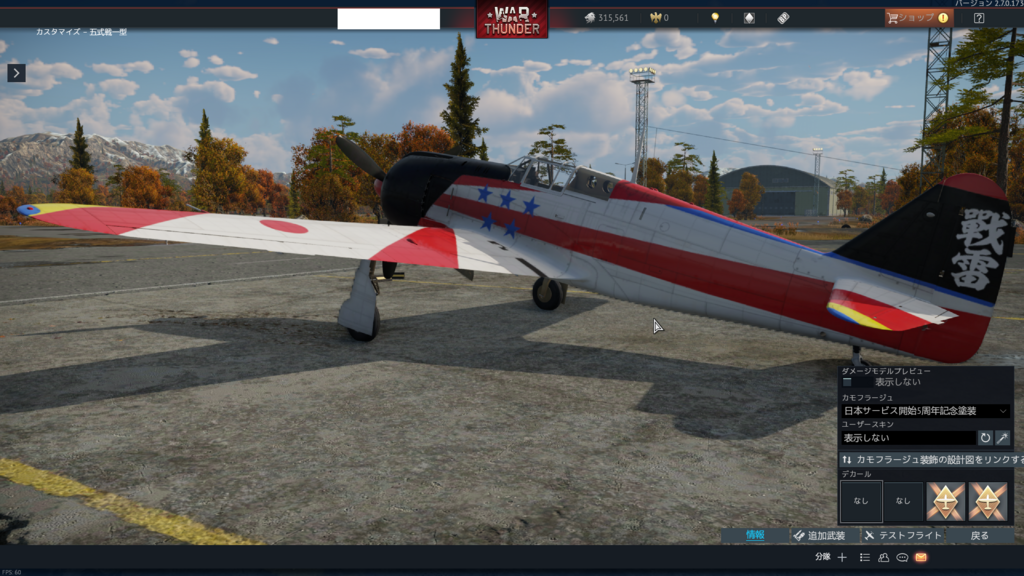
Task: Open 追加武装 secondary weapons
Action: 820,536
